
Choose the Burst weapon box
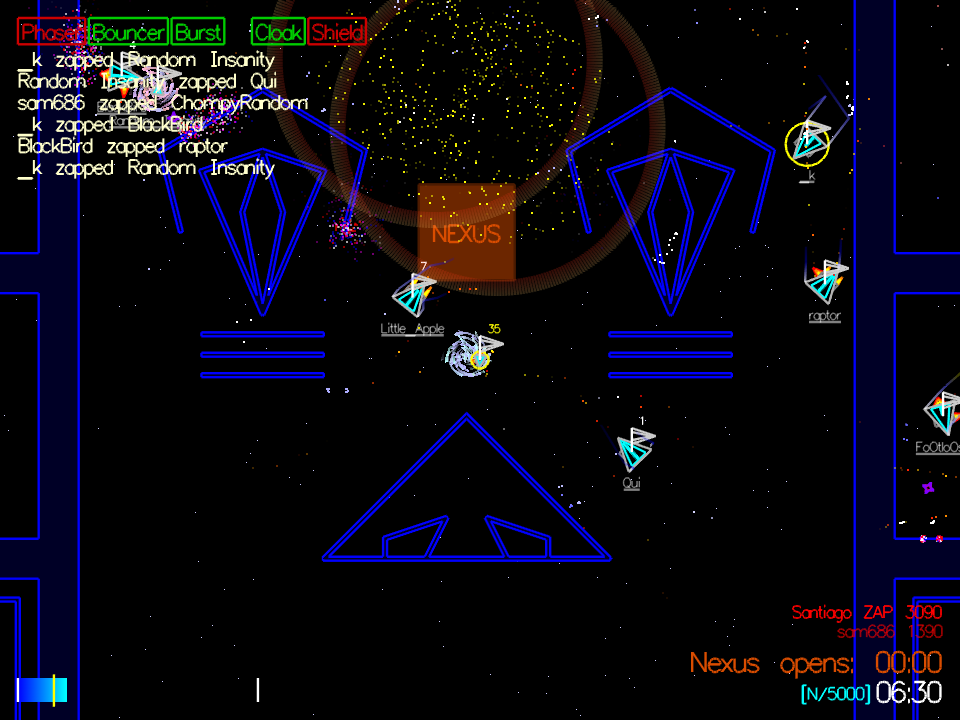pyautogui.click(x=198, y=32)
